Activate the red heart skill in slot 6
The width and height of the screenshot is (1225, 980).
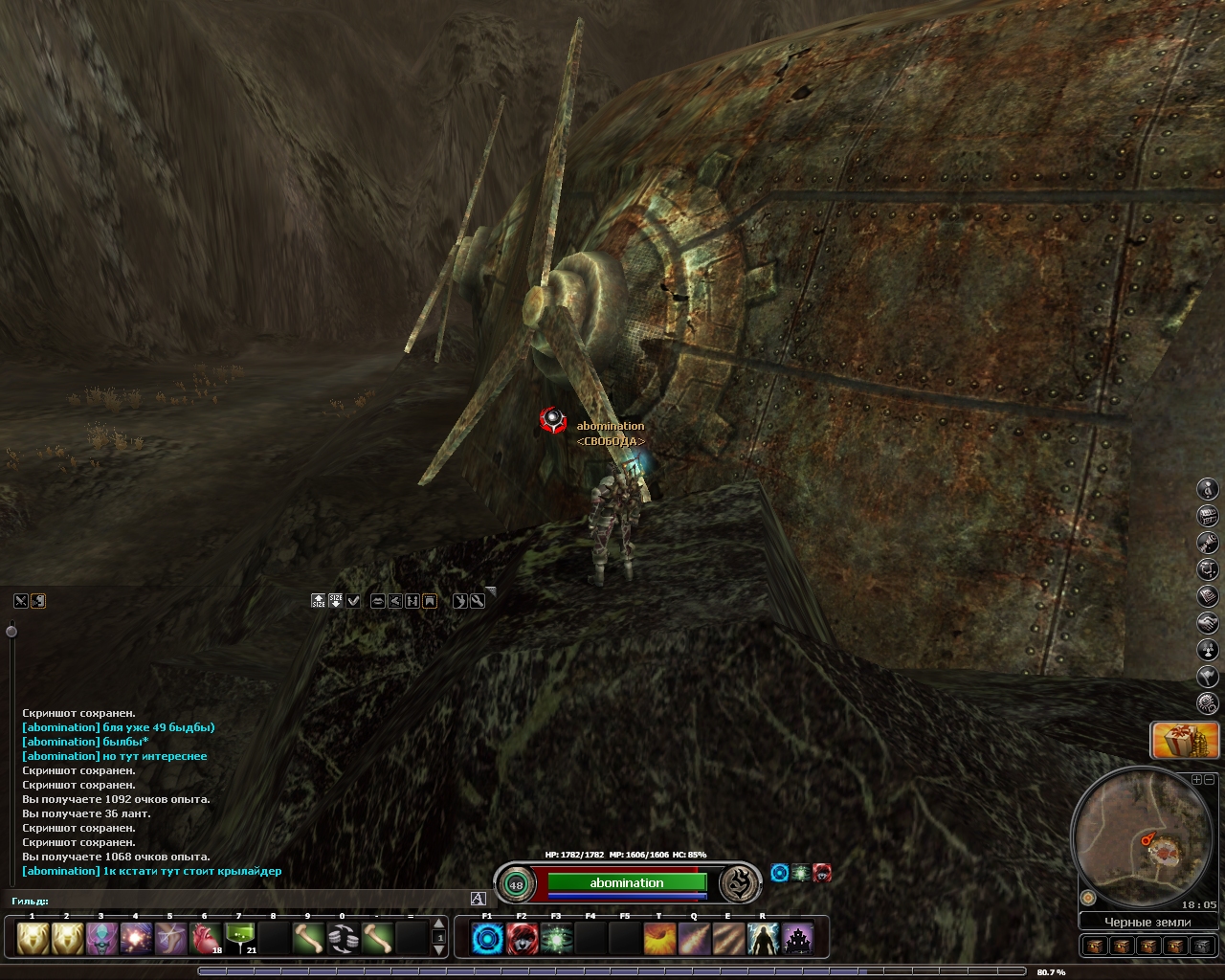tap(205, 939)
